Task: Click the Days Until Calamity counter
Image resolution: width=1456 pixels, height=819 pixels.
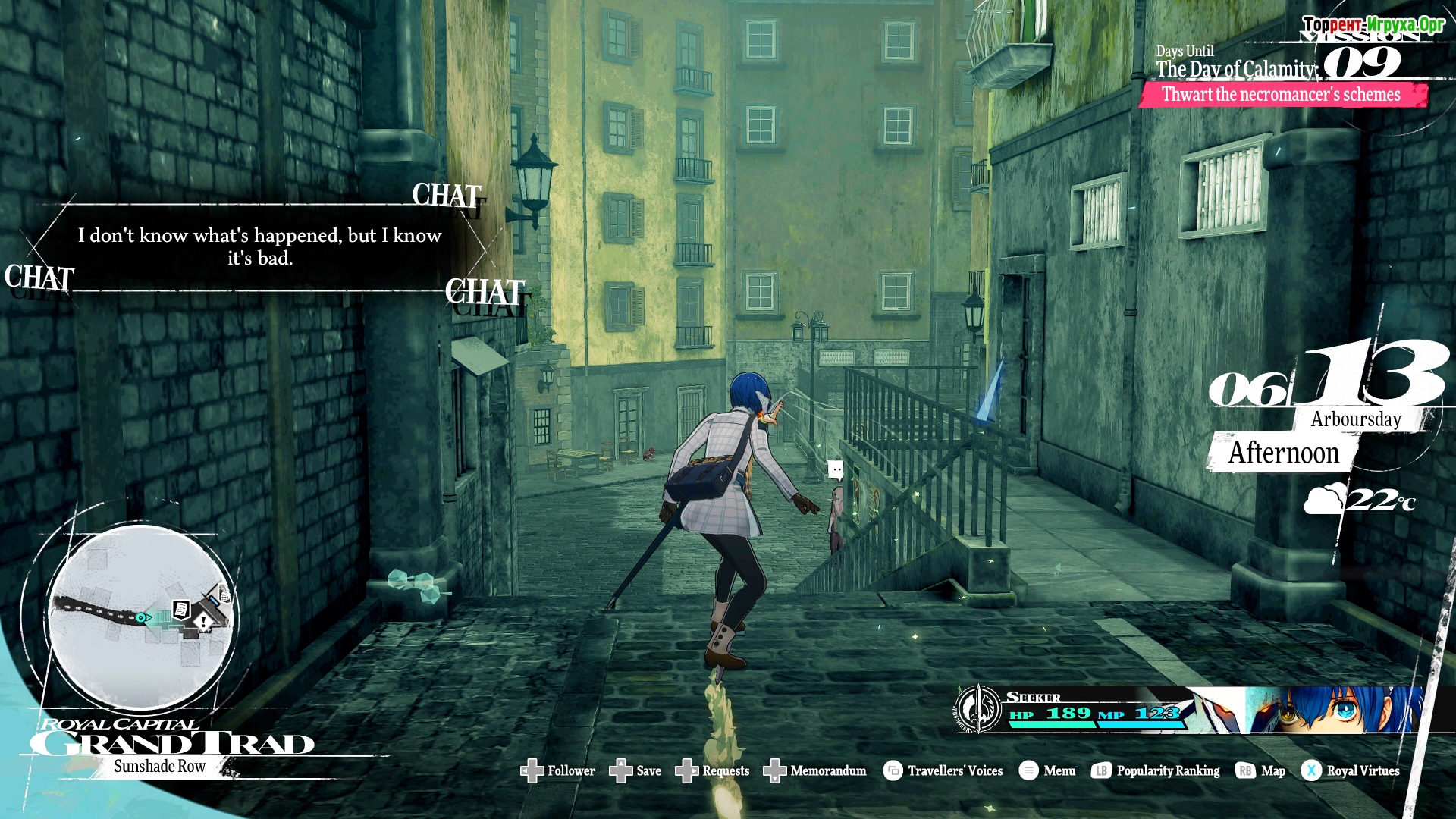Action: pyautogui.click(x=1279, y=64)
